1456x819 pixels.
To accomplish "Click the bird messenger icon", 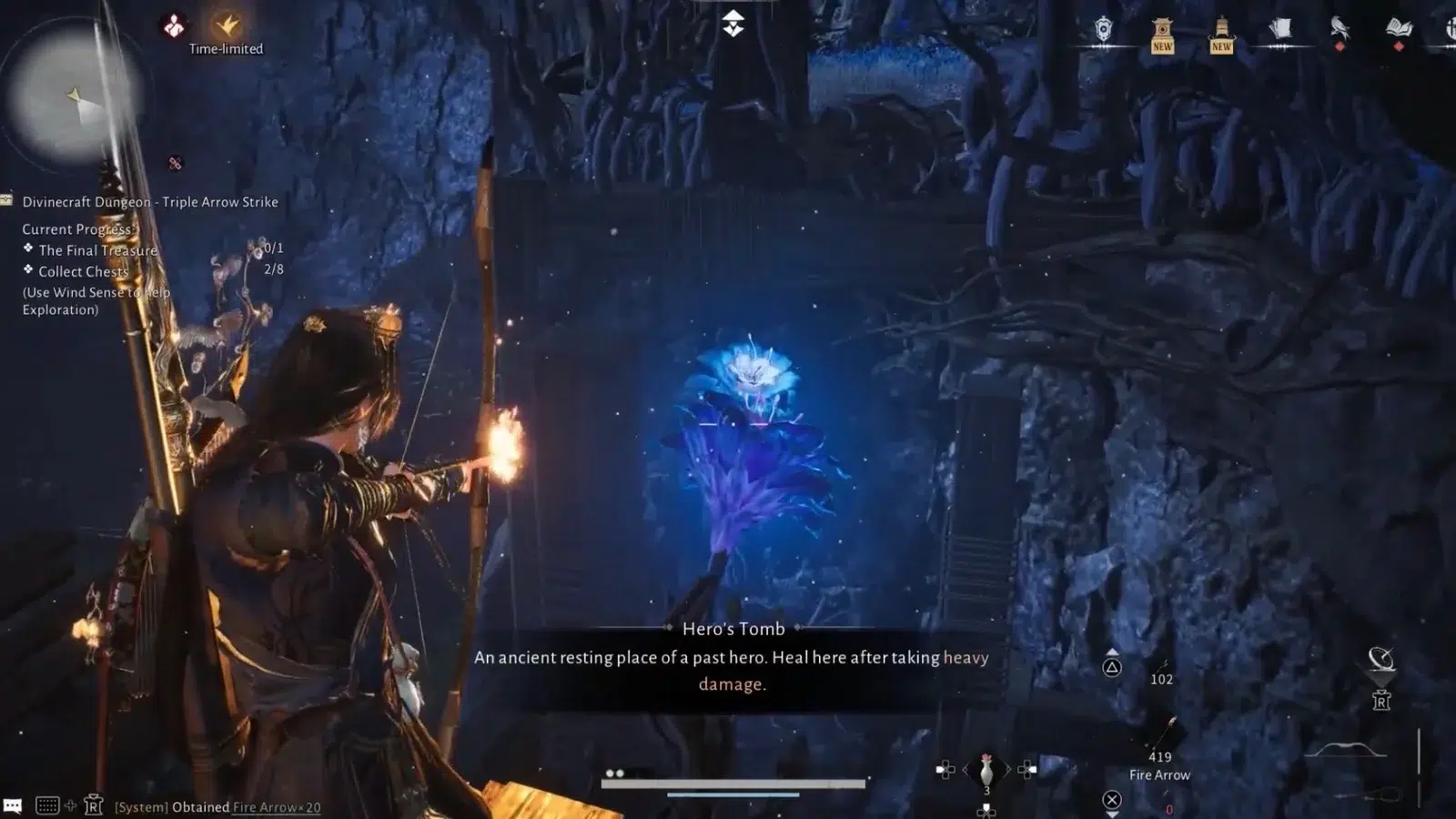I will coord(1340,29).
